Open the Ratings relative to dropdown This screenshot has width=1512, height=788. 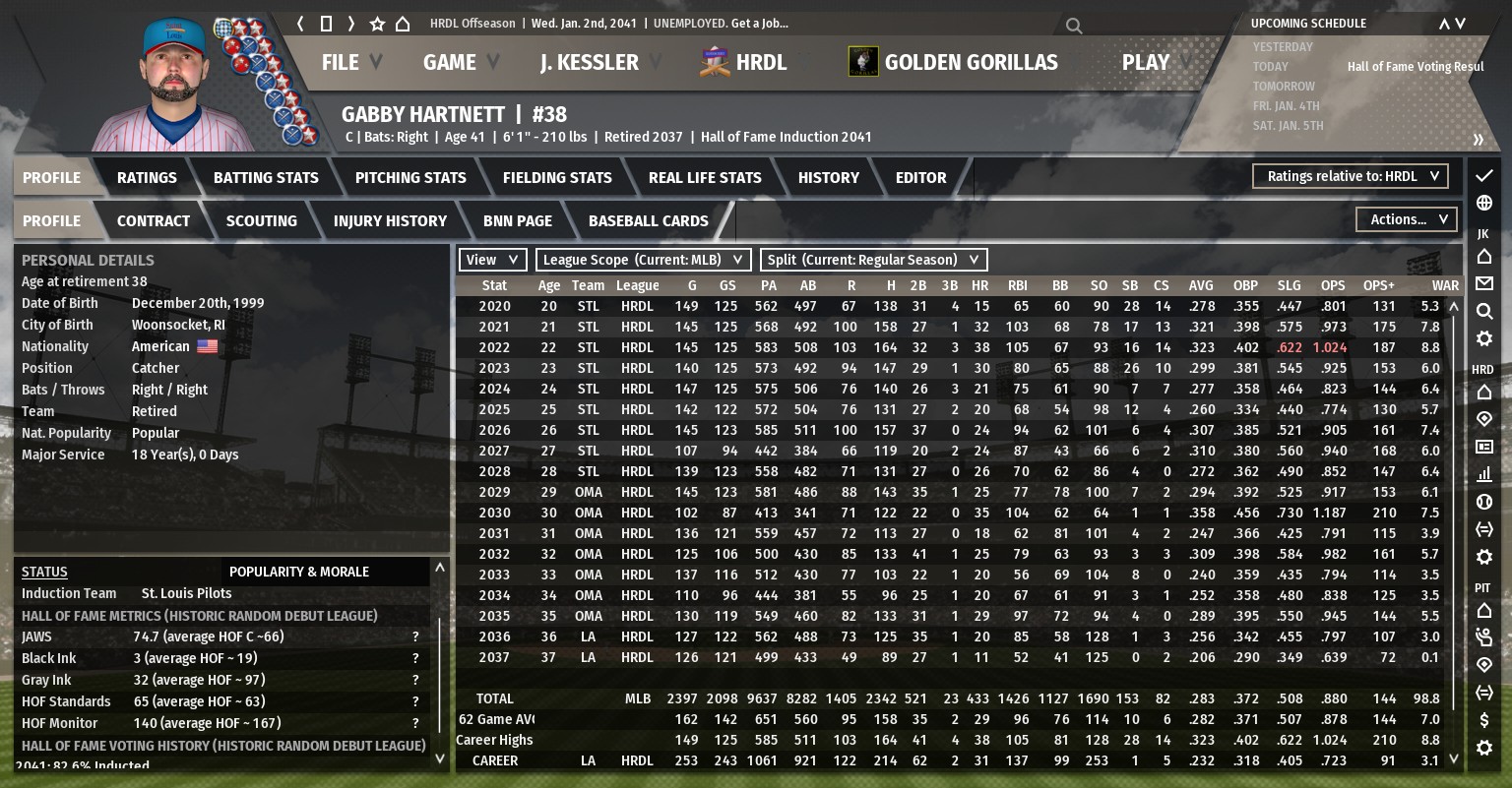(x=1350, y=176)
